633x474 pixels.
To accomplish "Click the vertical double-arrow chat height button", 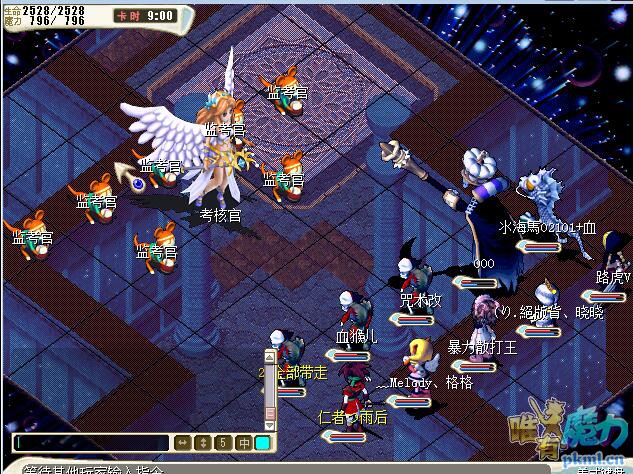I will tap(202, 442).
